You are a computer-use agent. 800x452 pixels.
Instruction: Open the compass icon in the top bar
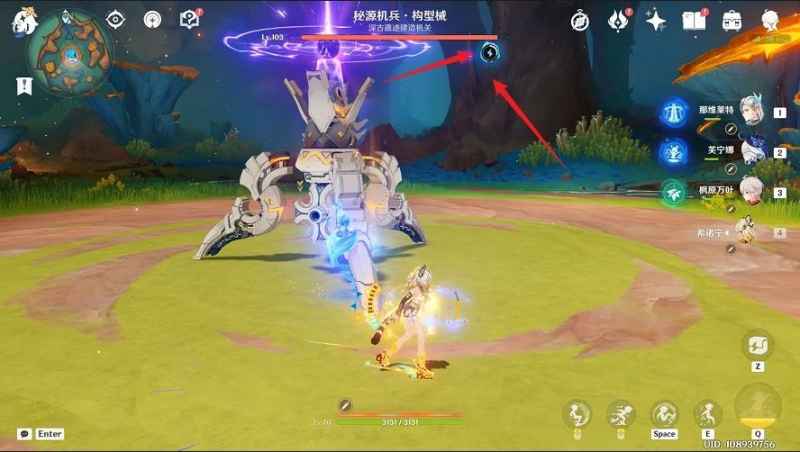[580, 20]
